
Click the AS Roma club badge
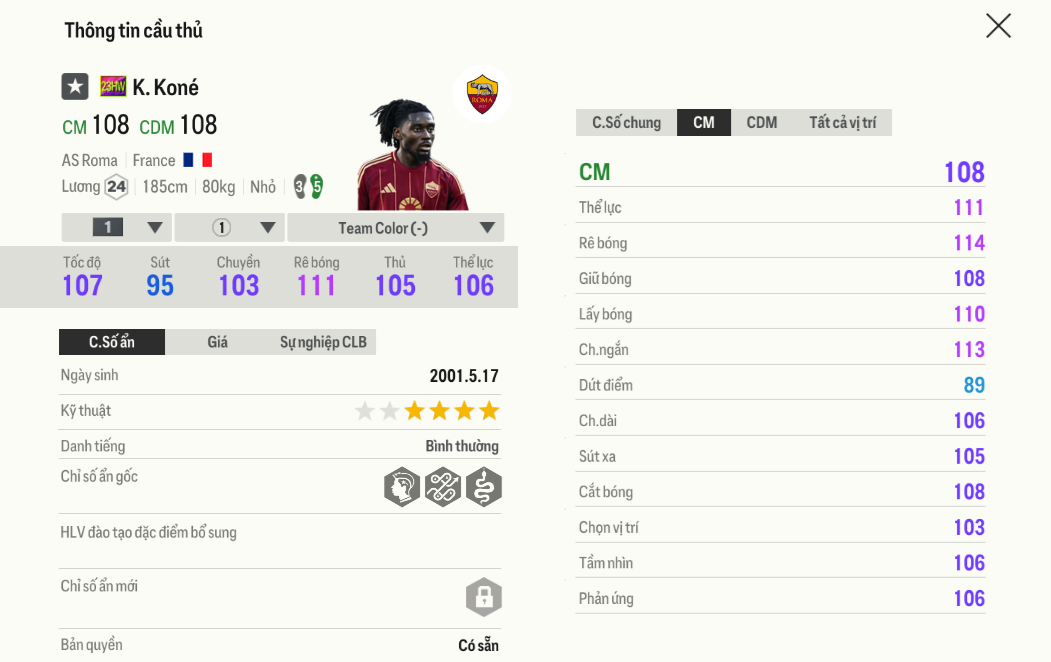click(x=482, y=94)
